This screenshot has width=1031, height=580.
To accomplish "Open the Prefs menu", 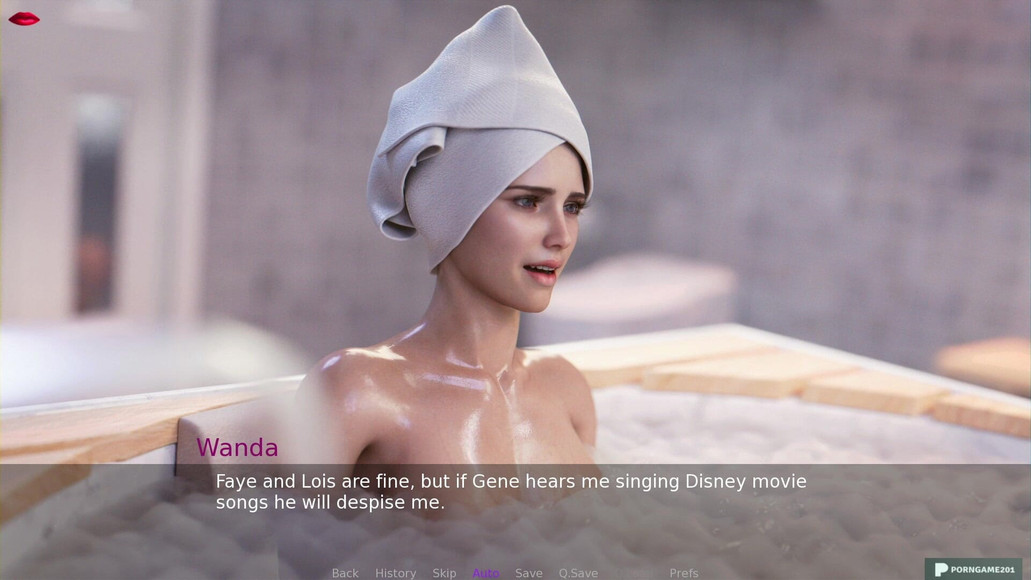I will [x=684, y=573].
